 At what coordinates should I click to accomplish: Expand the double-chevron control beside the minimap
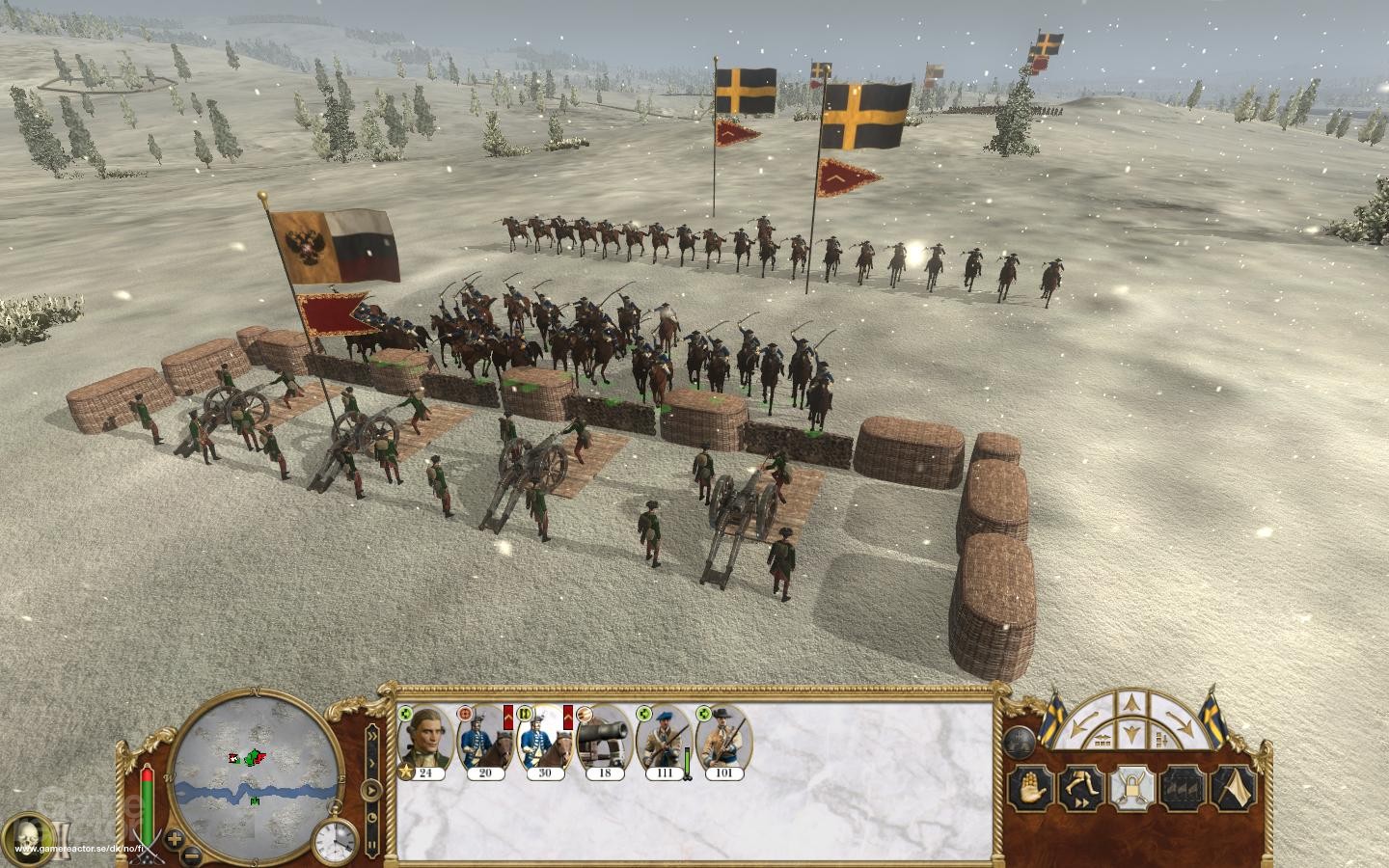(371, 736)
